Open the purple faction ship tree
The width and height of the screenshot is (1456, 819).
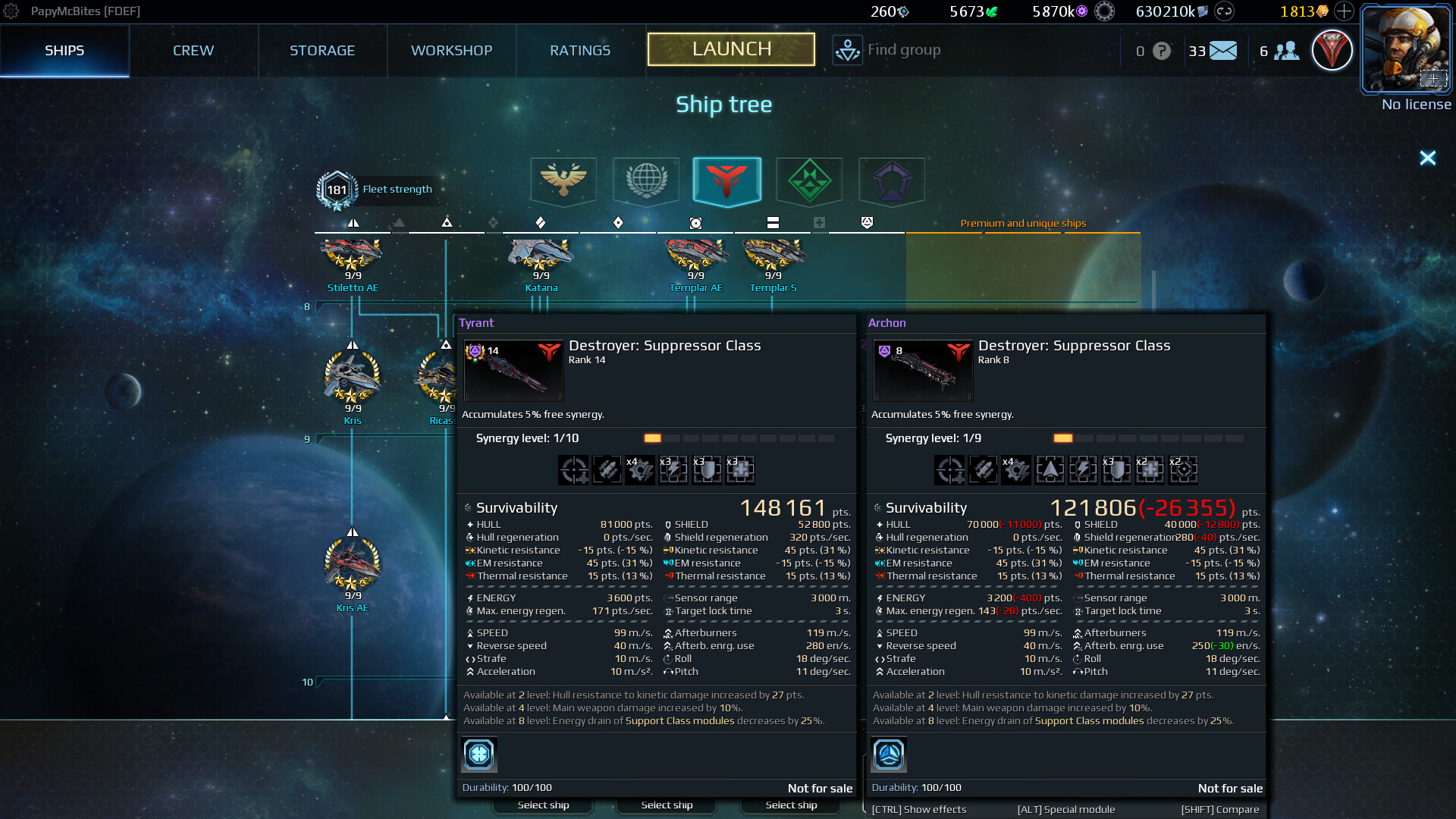click(890, 181)
